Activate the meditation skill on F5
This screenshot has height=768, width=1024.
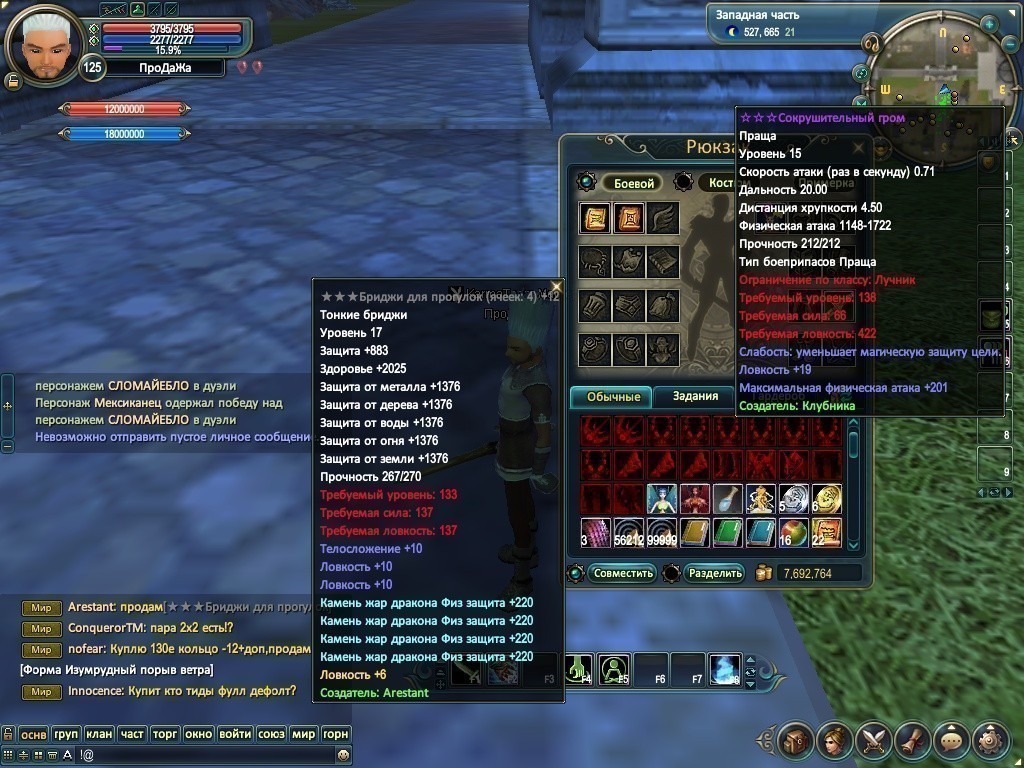(x=614, y=668)
